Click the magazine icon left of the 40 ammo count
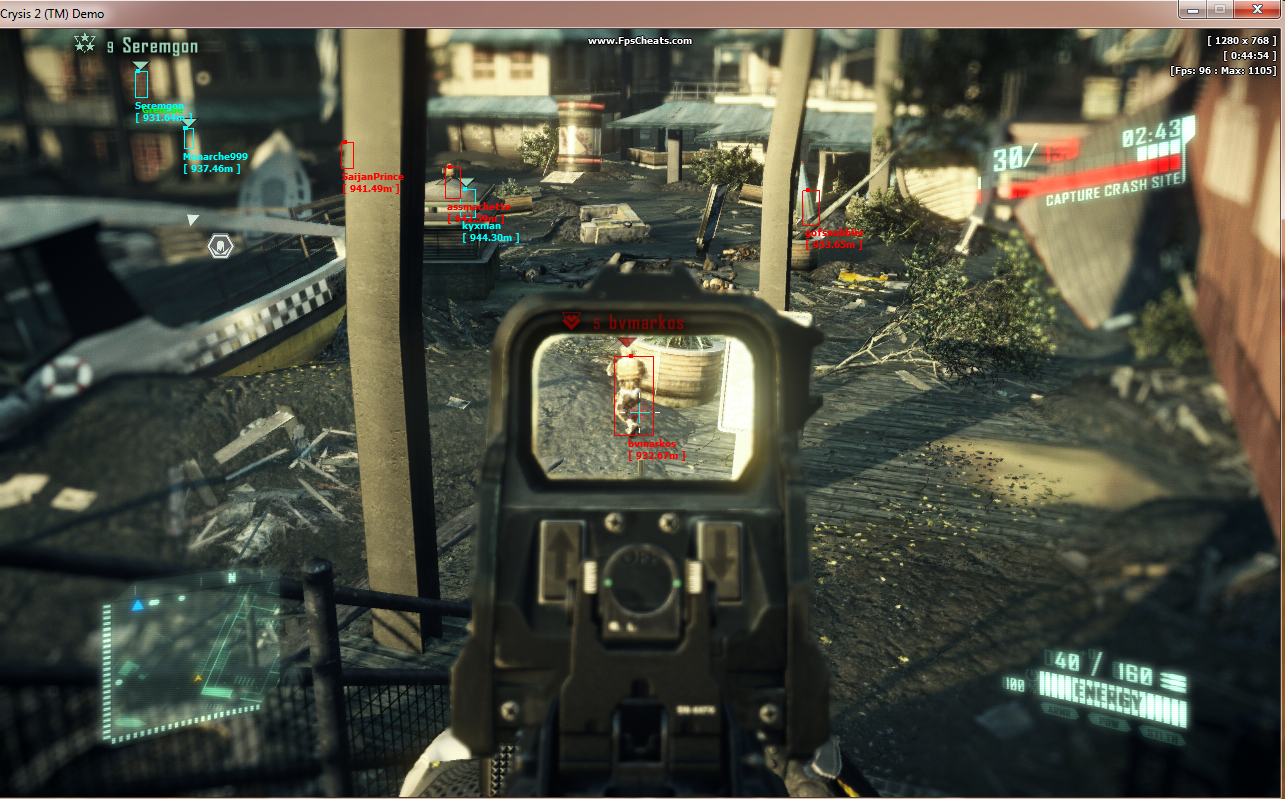 coord(1048,656)
